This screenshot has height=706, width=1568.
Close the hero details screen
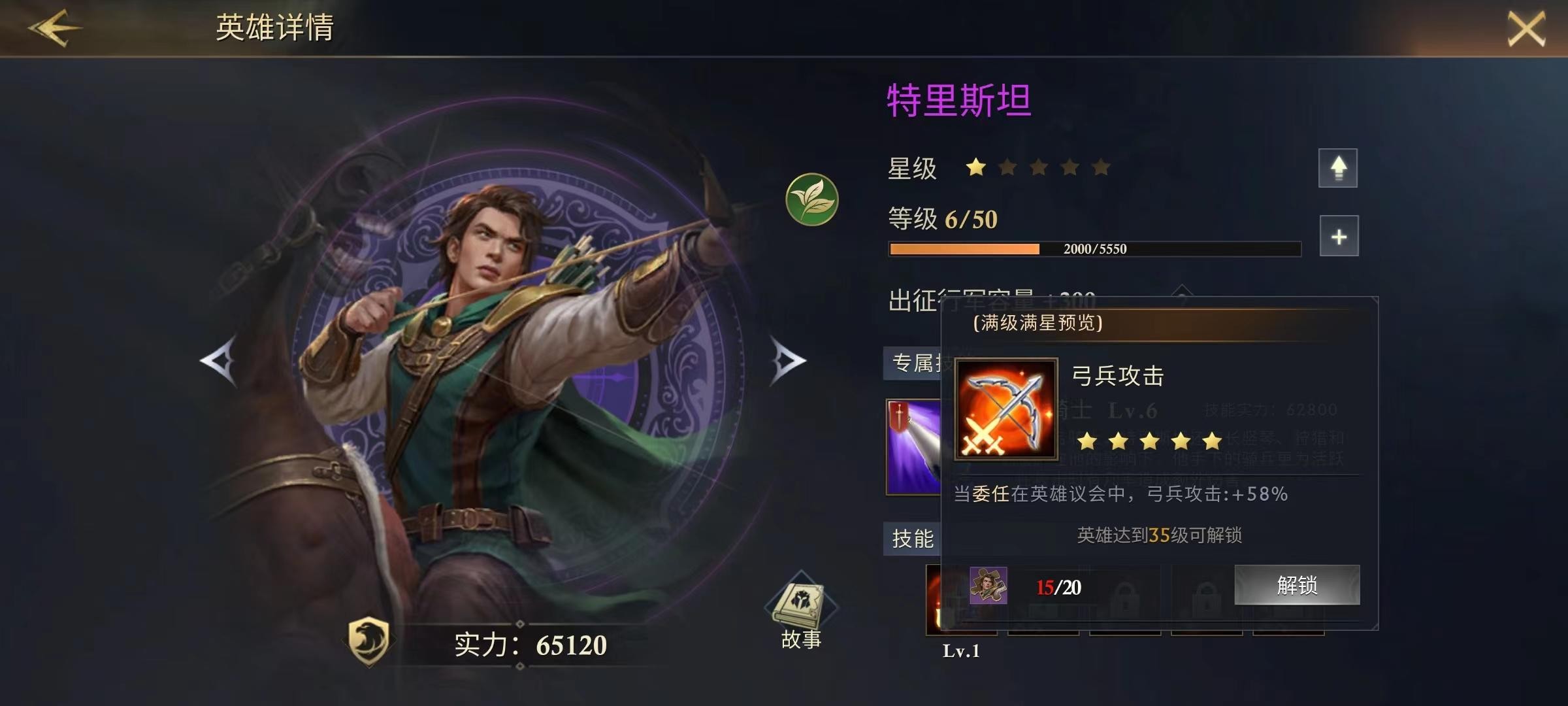click(x=1526, y=29)
